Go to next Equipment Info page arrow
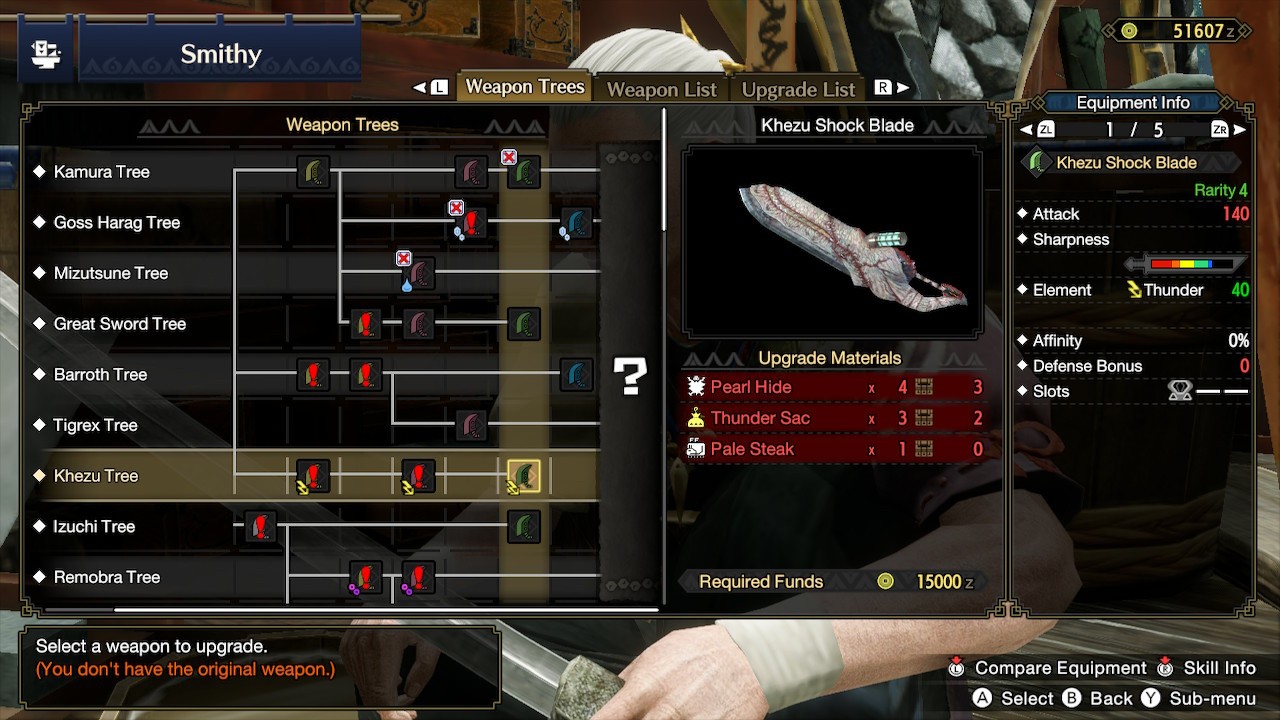Image resolution: width=1280 pixels, height=720 pixels. [1240, 130]
